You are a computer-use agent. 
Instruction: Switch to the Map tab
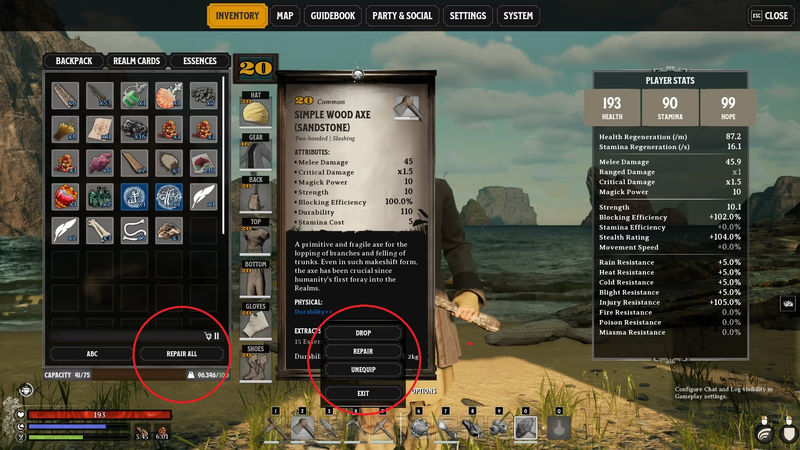(285, 16)
